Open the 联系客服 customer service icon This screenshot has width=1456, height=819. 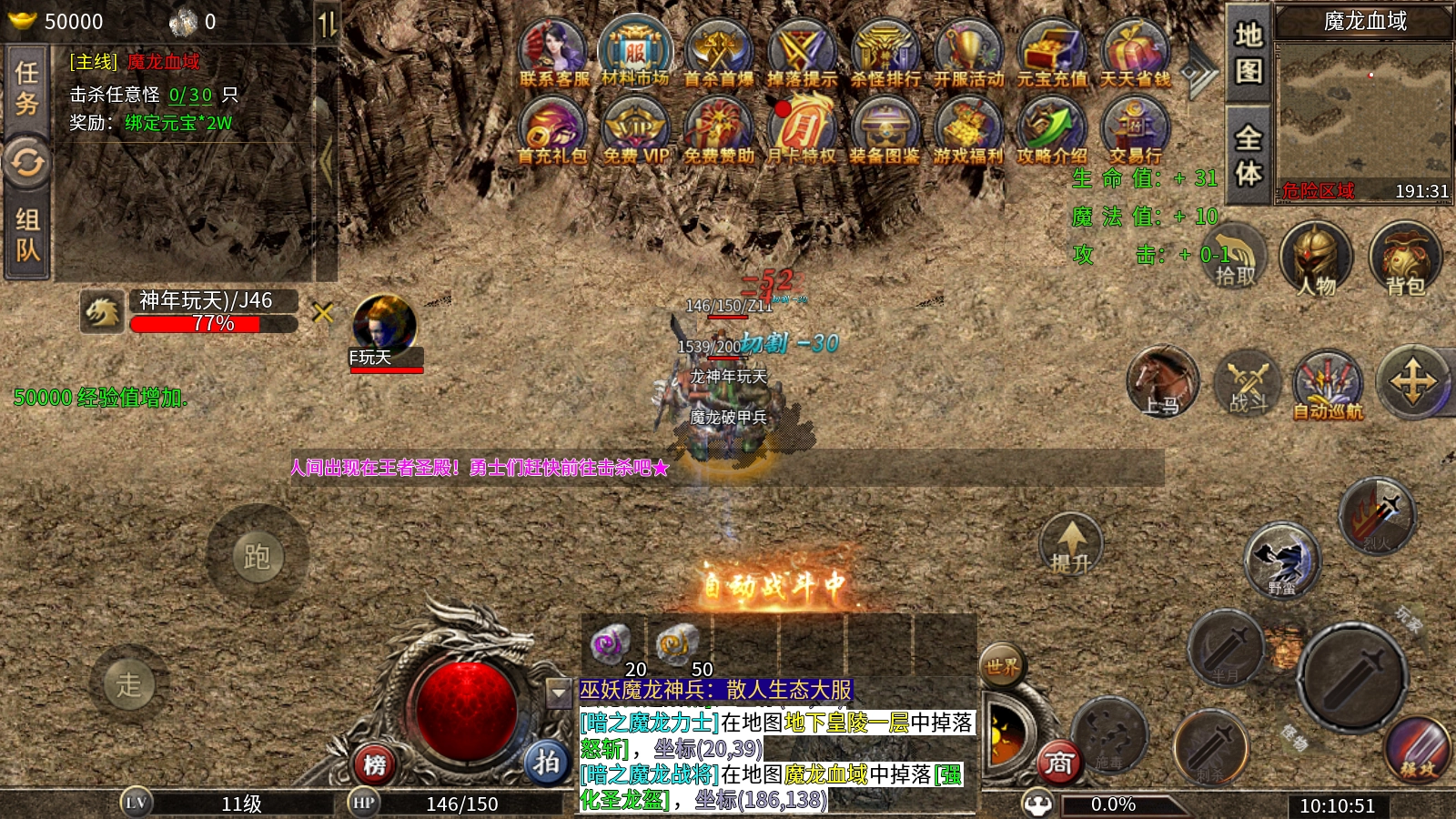(x=553, y=55)
